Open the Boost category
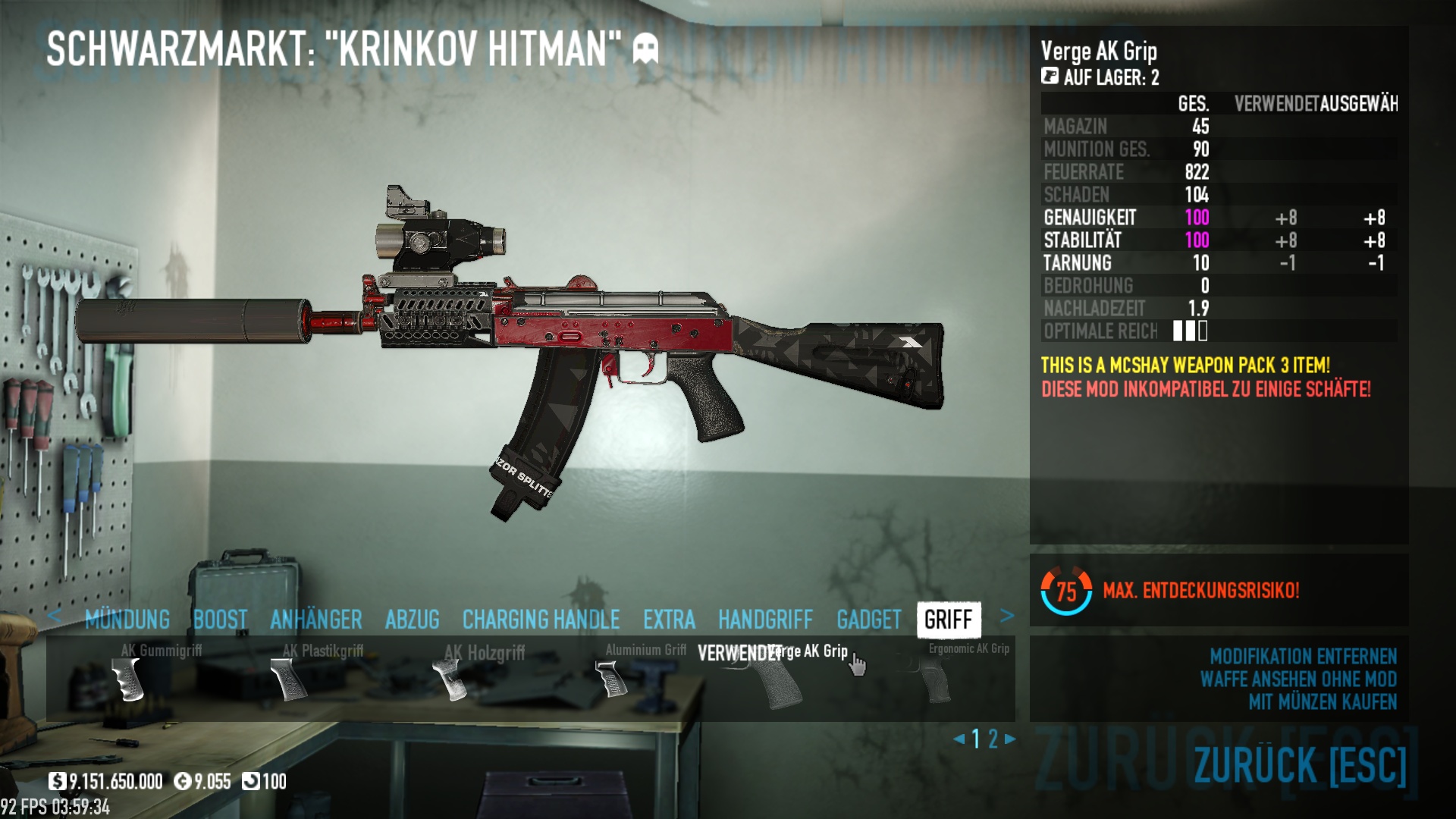This screenshot has height=819, width=1456. [220, 620]
